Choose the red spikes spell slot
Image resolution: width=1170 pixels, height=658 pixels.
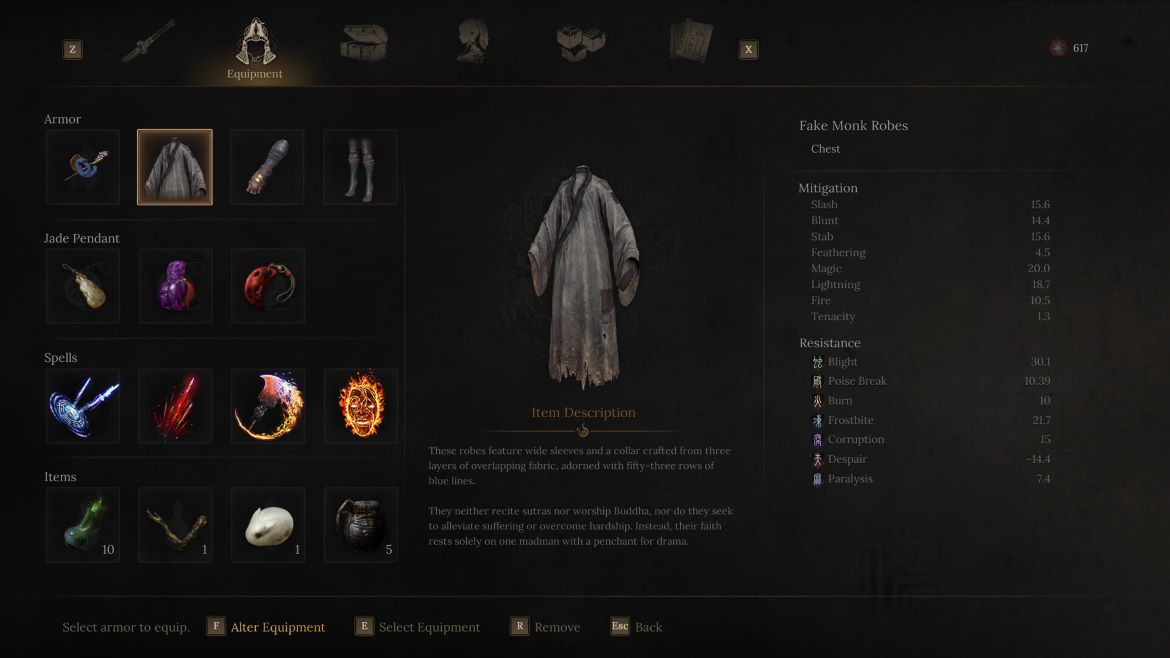coord(175,406)
